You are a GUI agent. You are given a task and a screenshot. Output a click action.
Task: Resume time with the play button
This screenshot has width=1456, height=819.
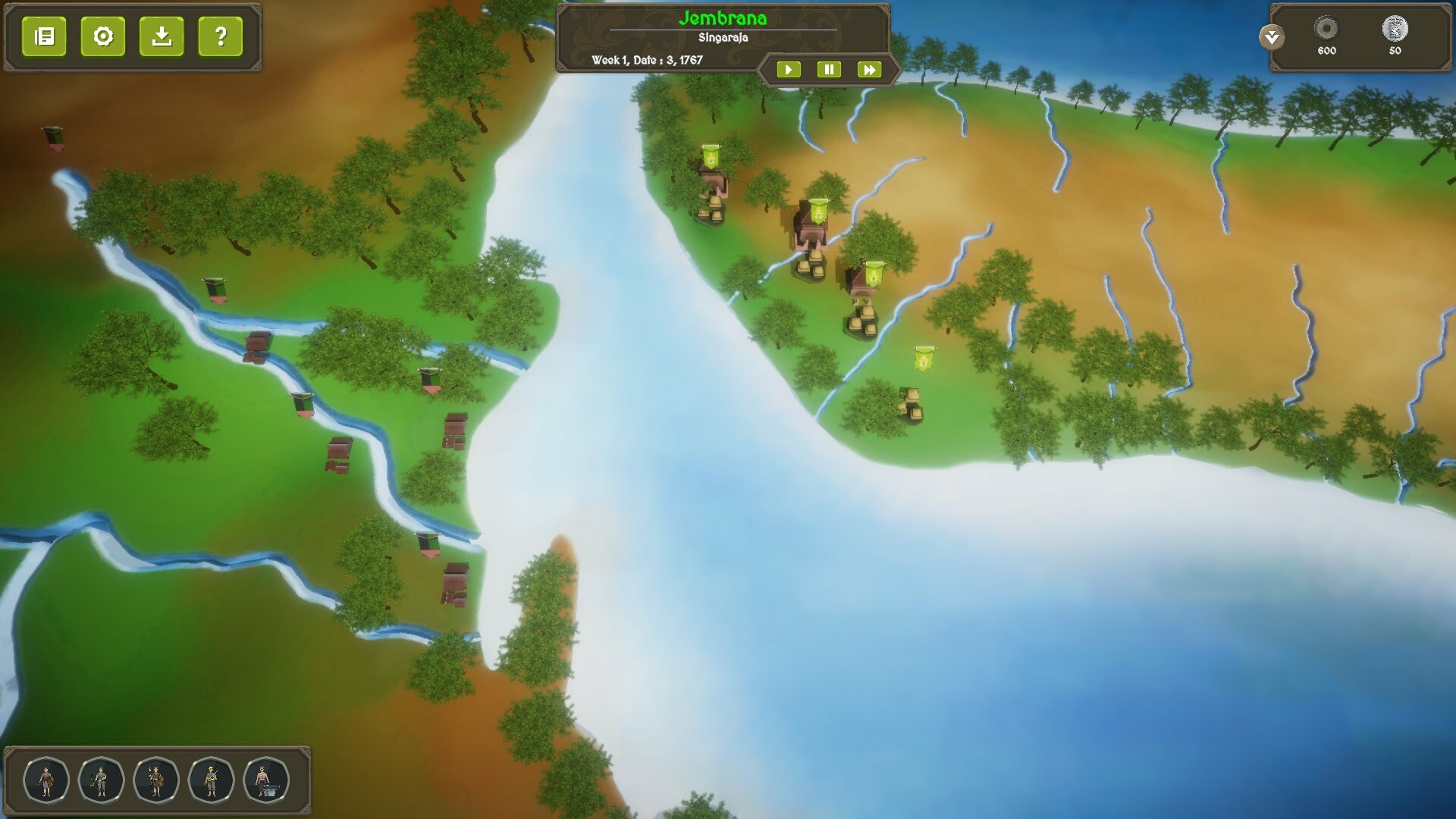(x=789, y=69)
